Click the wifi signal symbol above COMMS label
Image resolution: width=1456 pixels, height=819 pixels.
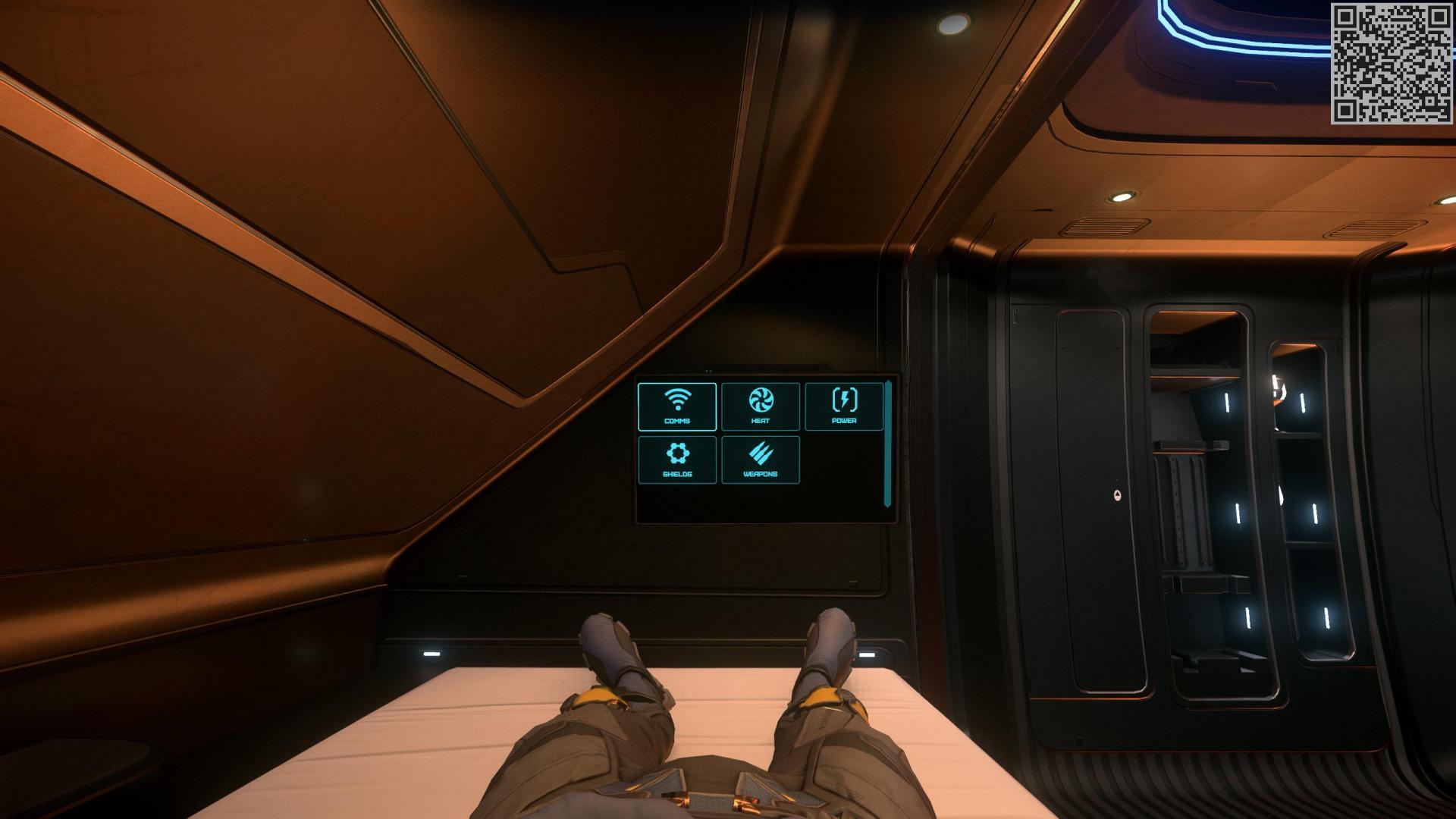677,398
